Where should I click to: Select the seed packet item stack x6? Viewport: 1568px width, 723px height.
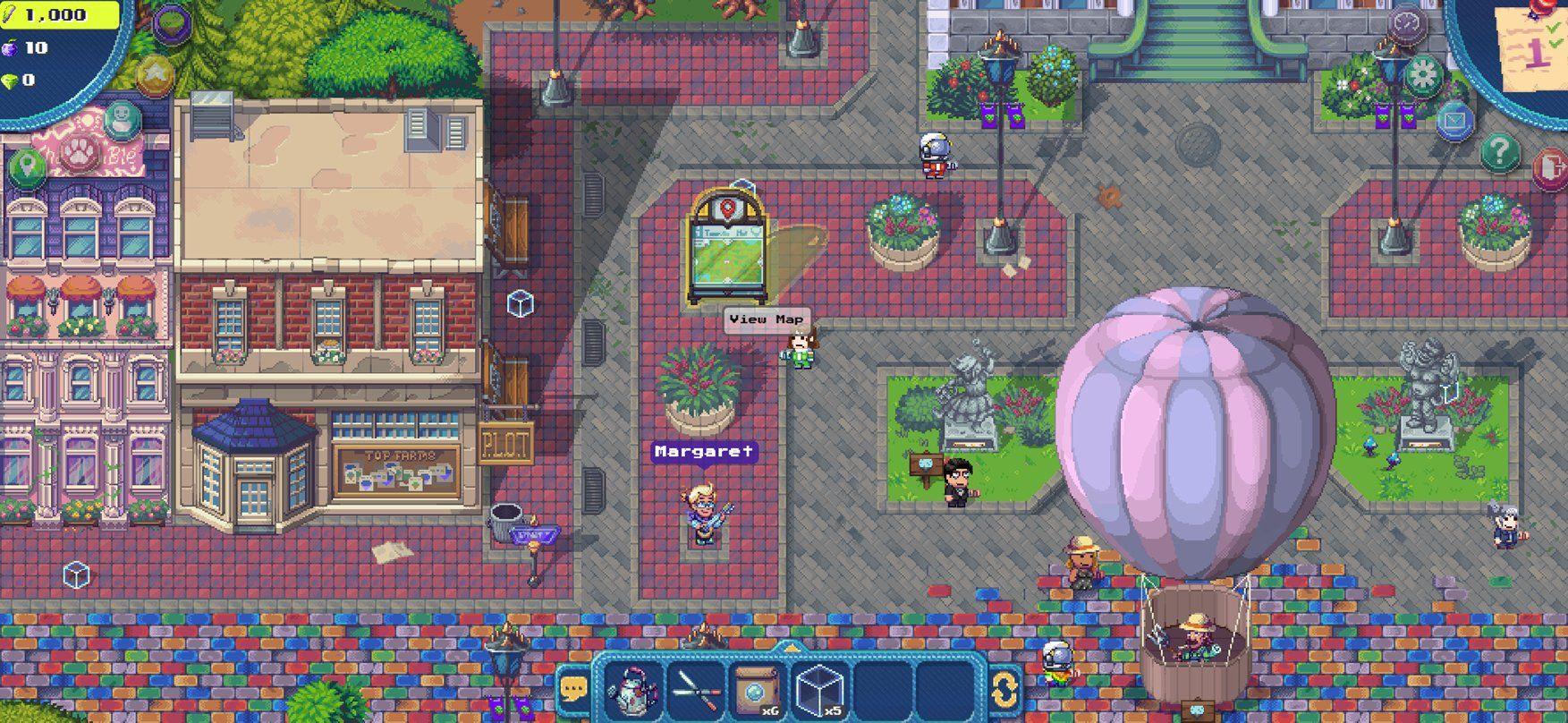coord(758,690)
